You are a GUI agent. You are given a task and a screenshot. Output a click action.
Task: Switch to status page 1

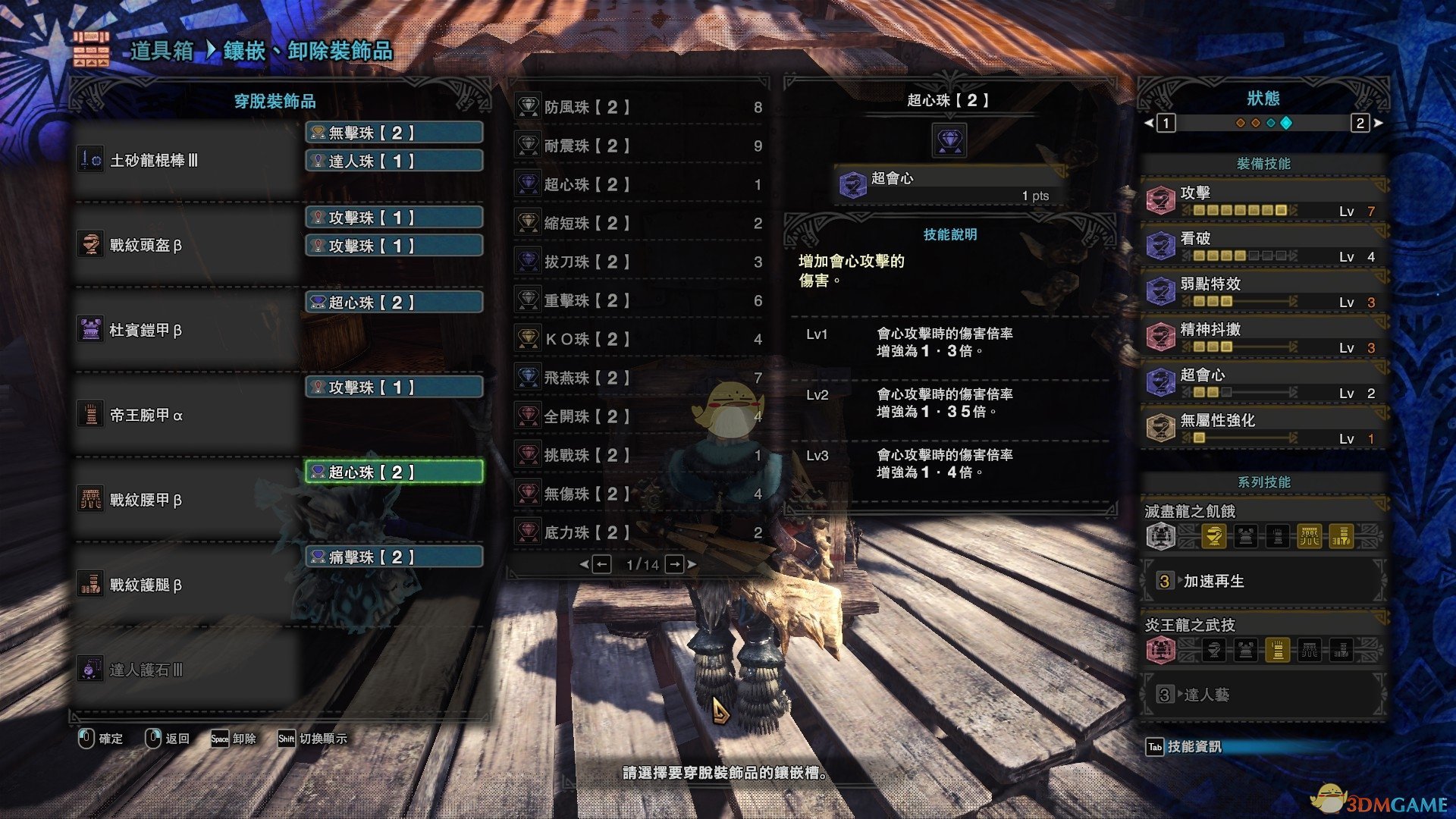coord(1166,123)
